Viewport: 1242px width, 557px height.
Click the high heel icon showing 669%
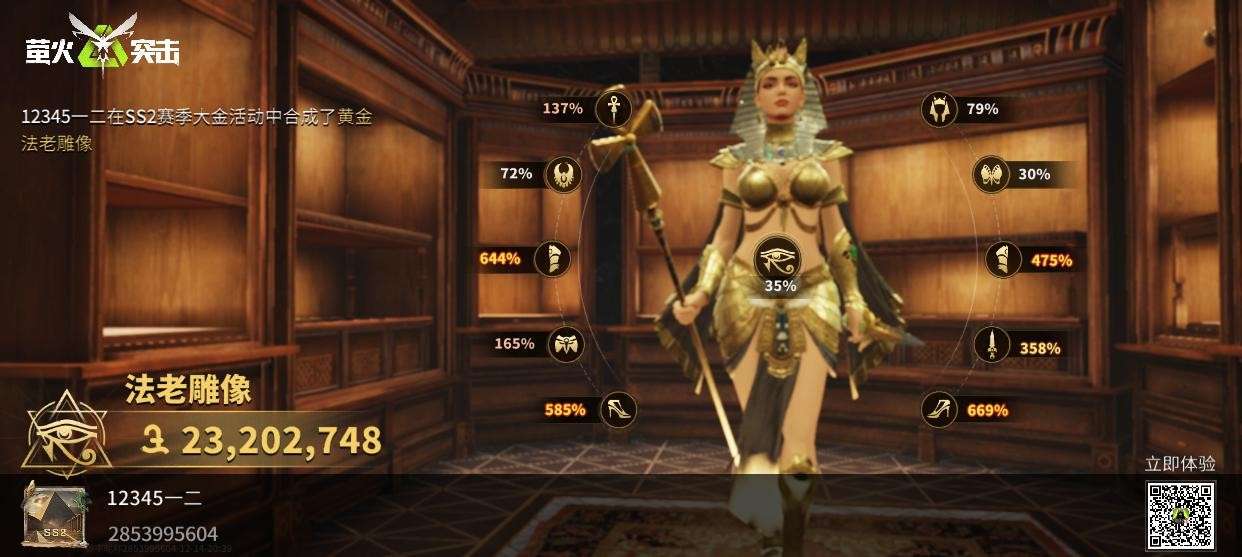coord(940,409)
